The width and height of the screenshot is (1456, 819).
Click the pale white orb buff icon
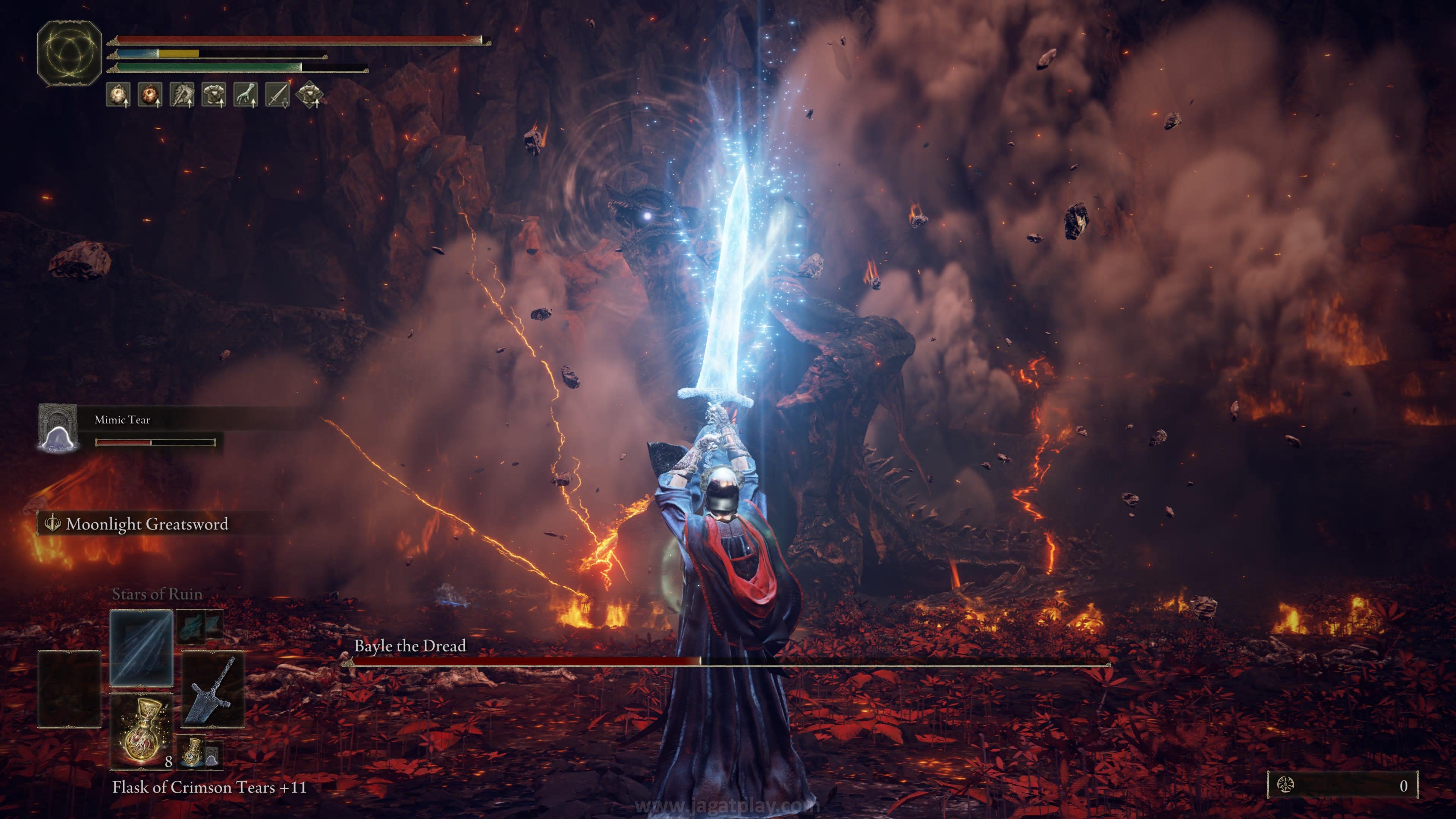tap(118, 94)
